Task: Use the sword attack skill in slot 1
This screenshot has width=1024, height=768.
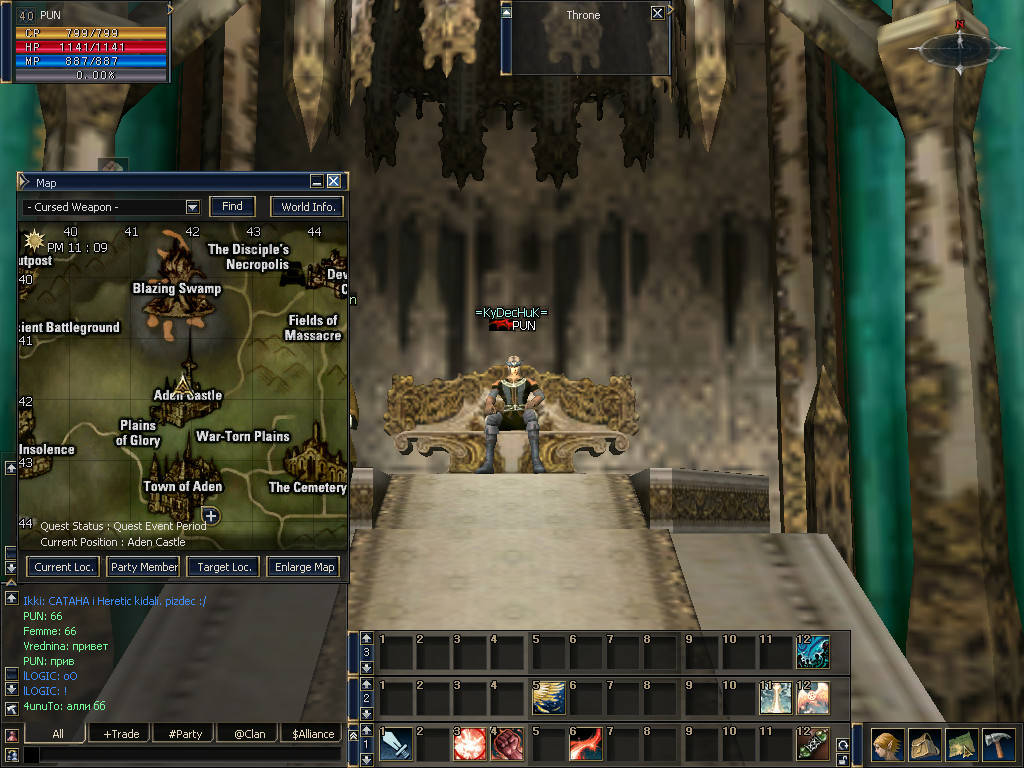Action: tap(396, 745)
